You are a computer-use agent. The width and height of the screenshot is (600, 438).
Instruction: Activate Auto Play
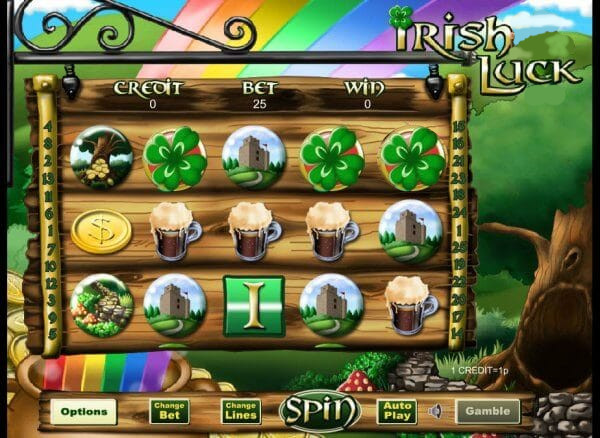pos(396,411)
